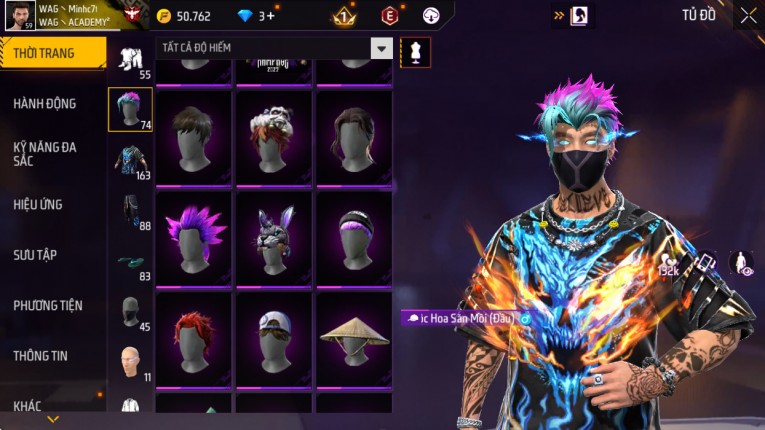Open the Hành Động category
This screenshot has height=430, width=765.
[x=45, y=103]
